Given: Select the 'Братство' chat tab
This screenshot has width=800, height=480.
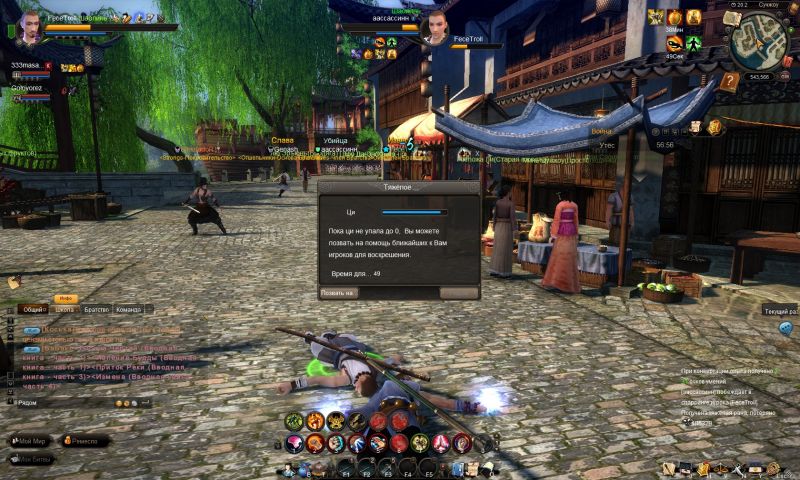Looking at the screenshot, I should 96,310.
